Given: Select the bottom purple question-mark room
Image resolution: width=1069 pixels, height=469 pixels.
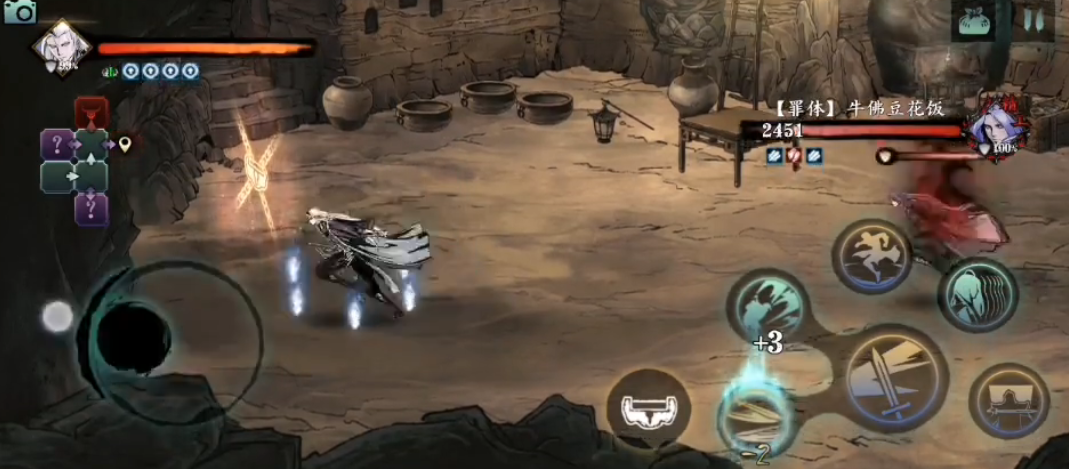Looking at the screenshot, I should 91,209.
